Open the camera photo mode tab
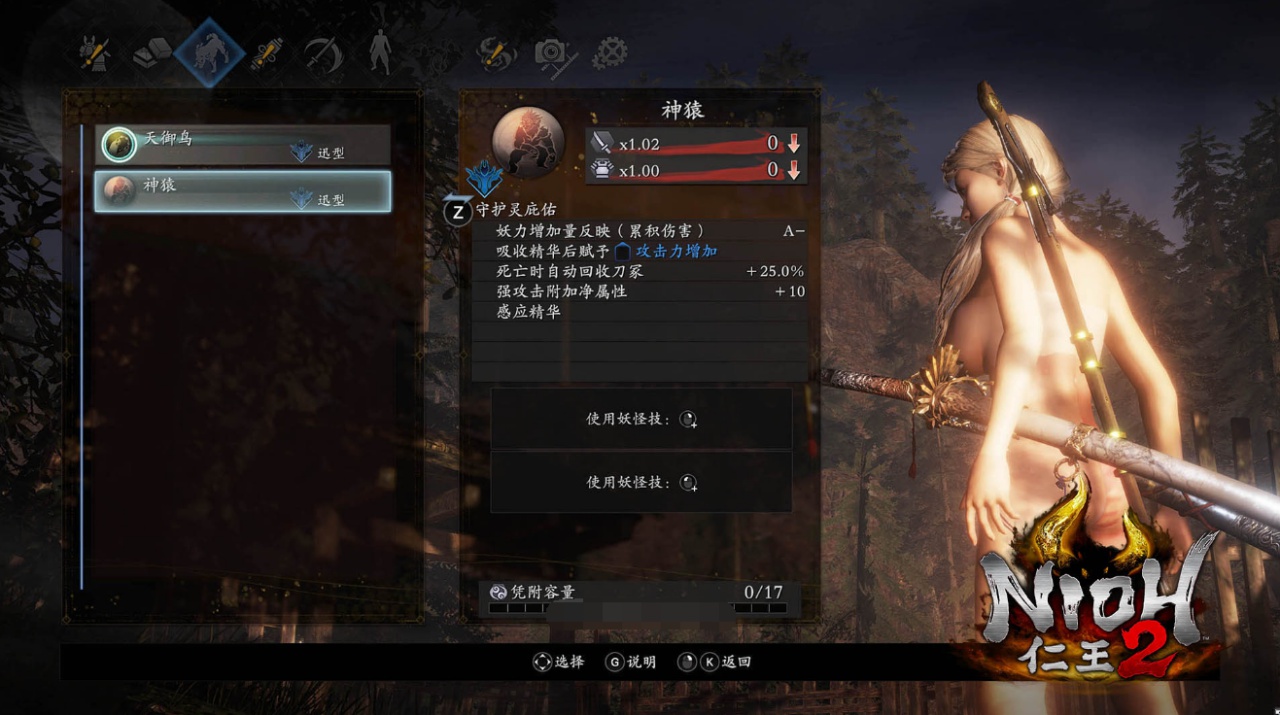 click(553, 52)
